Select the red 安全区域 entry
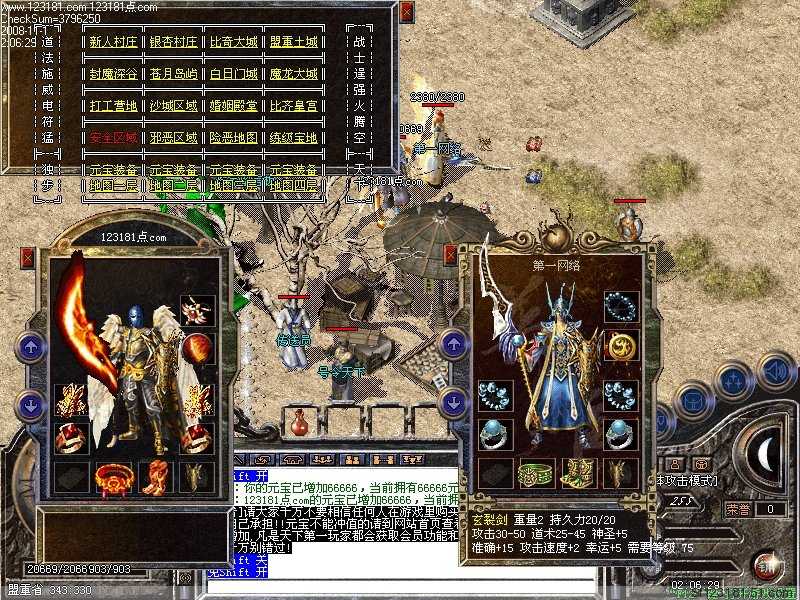Viewport: 800px width, 600px height. (x=113, y=138)
